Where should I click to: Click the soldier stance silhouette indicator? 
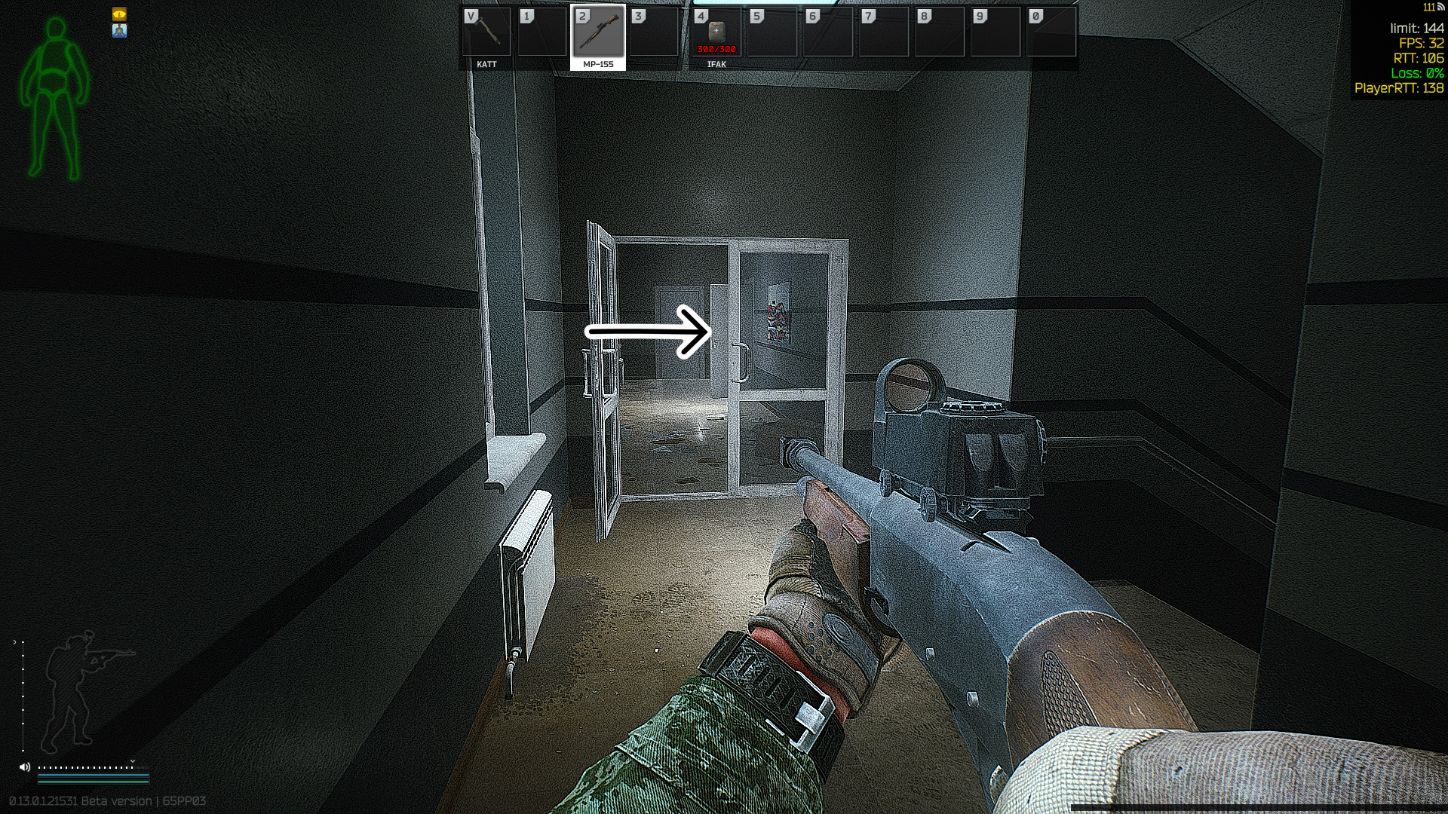(84, 690)
